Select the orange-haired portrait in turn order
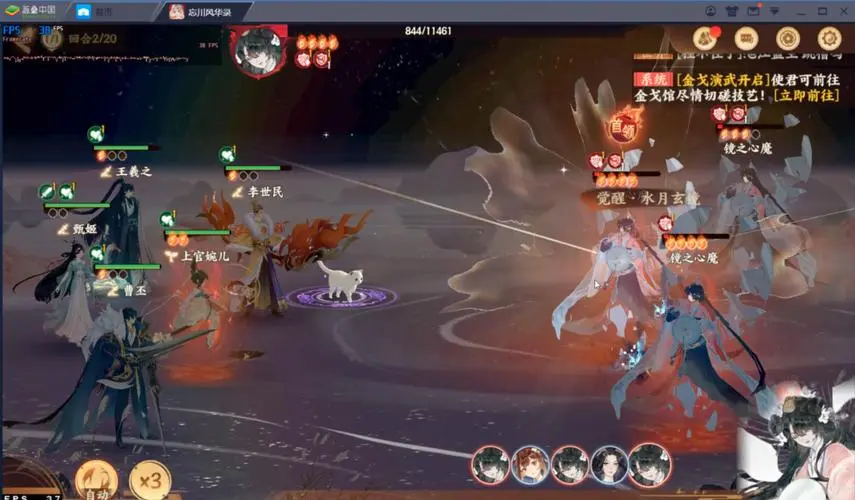The height and width of the screenshot is (500, 855). [x=530, y=465]
